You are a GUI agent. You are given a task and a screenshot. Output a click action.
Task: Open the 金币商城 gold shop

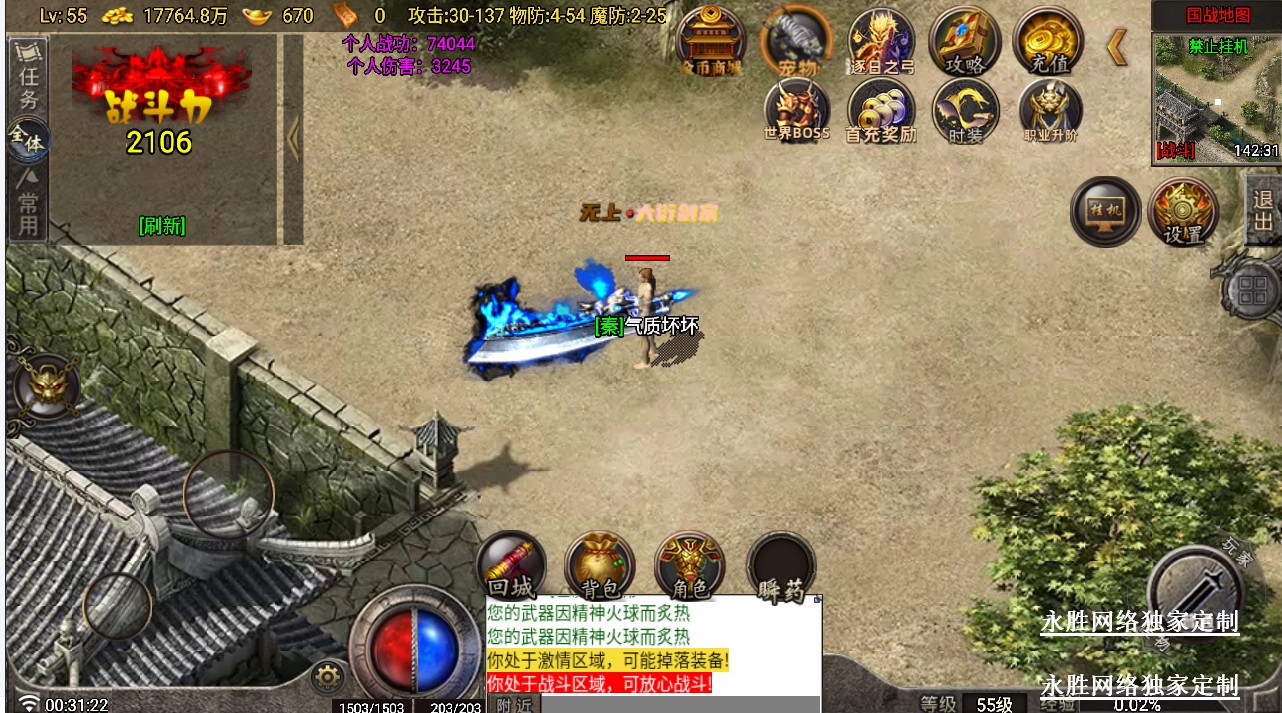click(x=710, y=42)
